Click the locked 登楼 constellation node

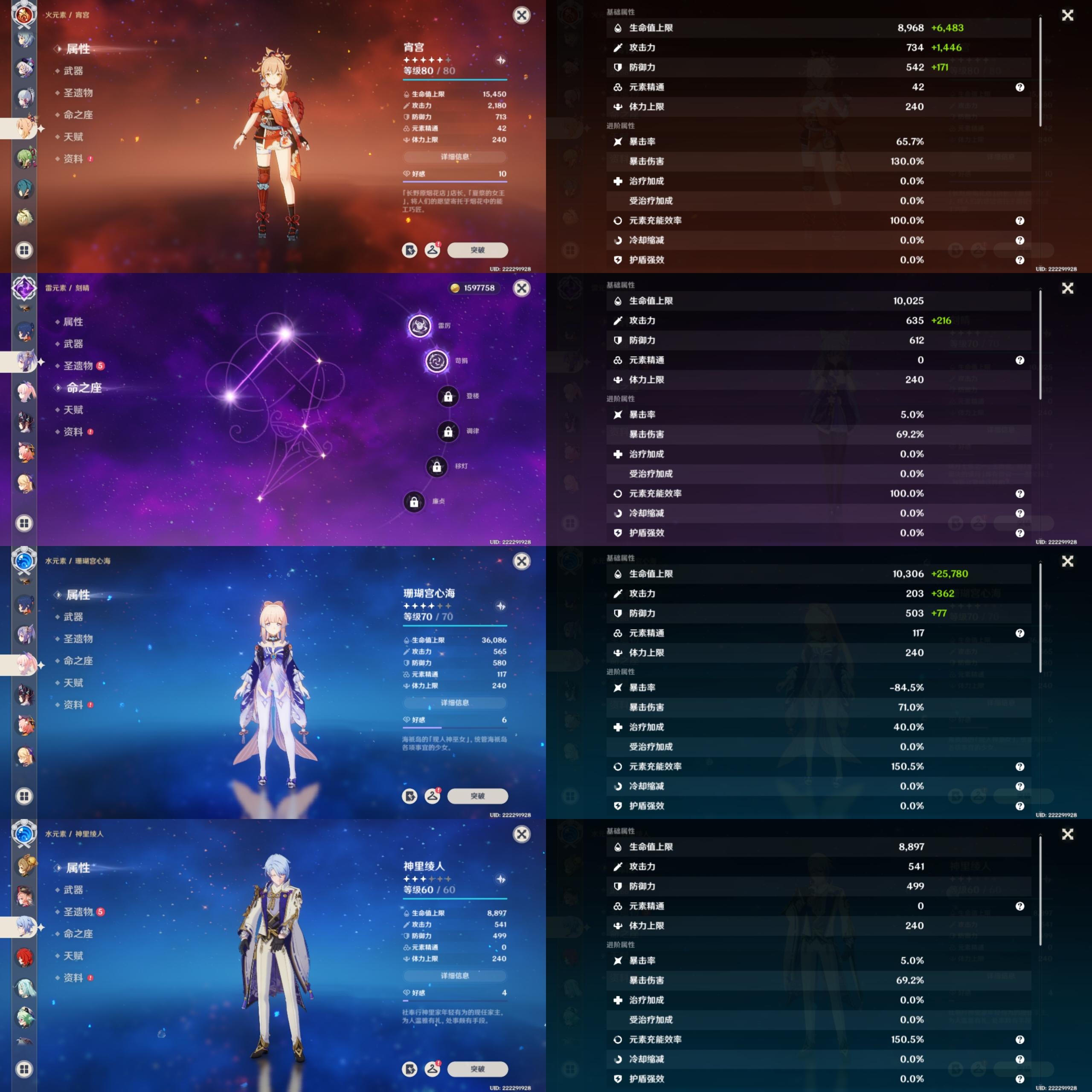[x=448, y=396]
